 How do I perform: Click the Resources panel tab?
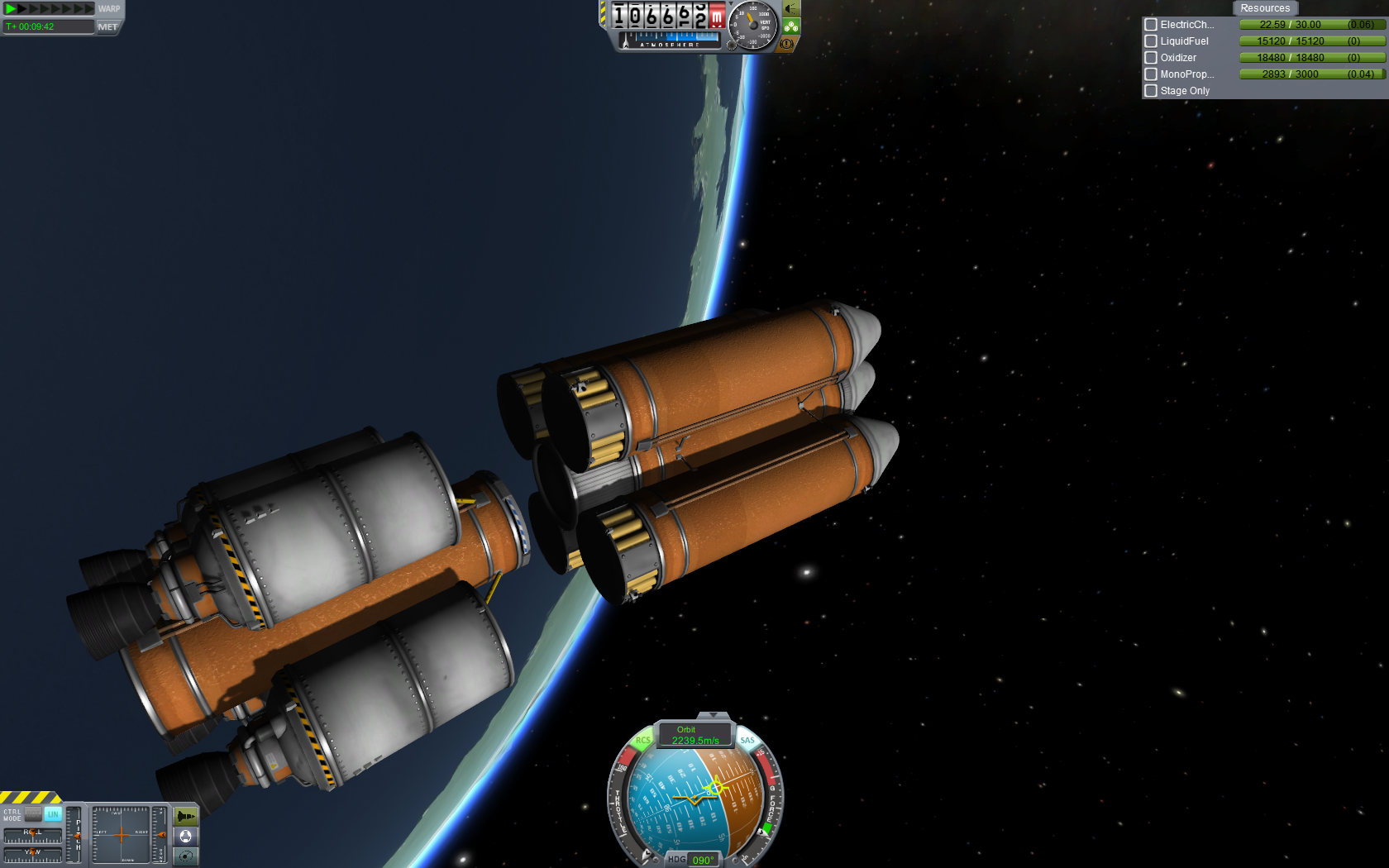(1264, 8)
